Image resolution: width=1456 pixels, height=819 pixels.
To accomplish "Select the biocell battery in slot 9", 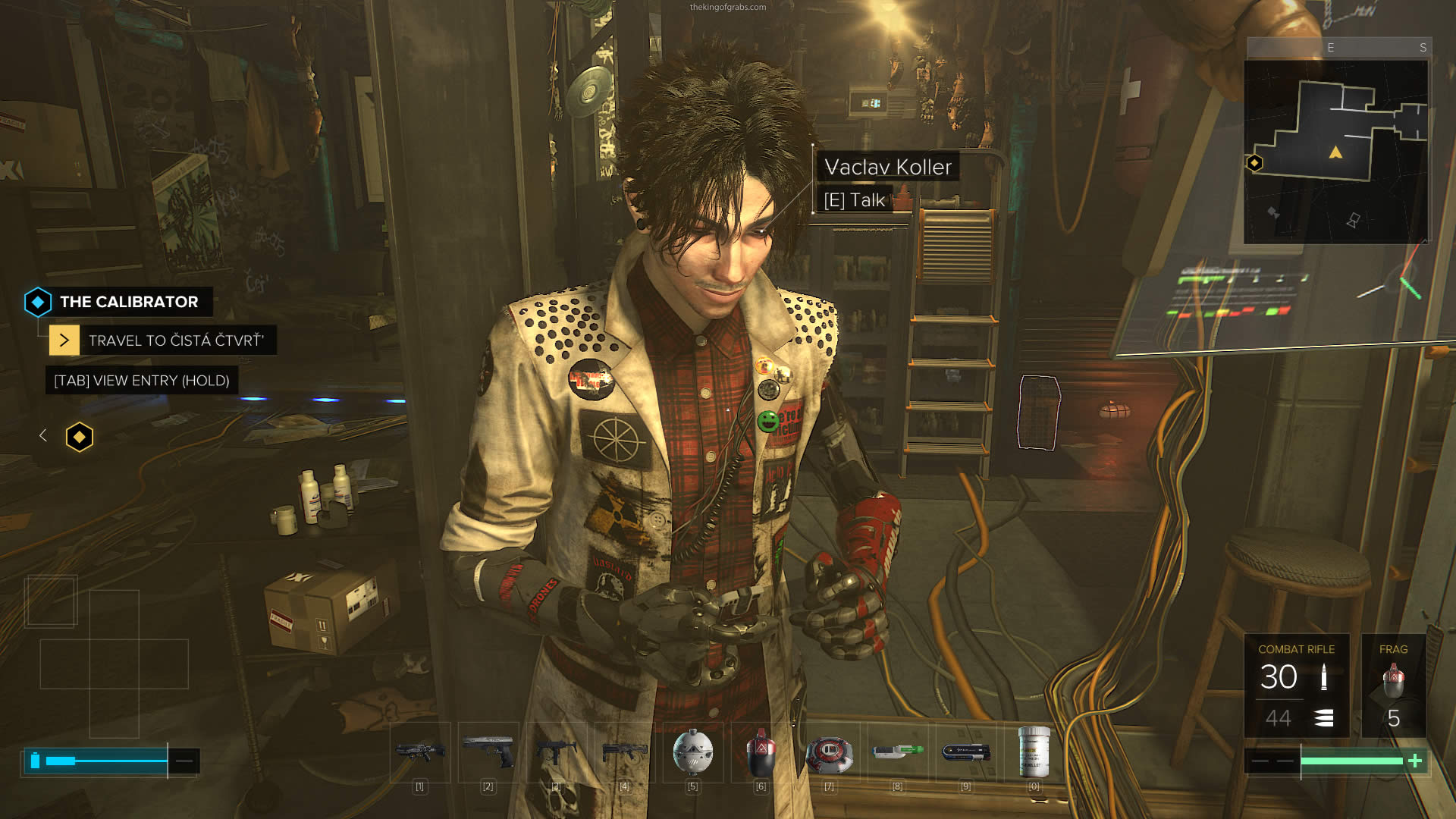I will 965,752.
